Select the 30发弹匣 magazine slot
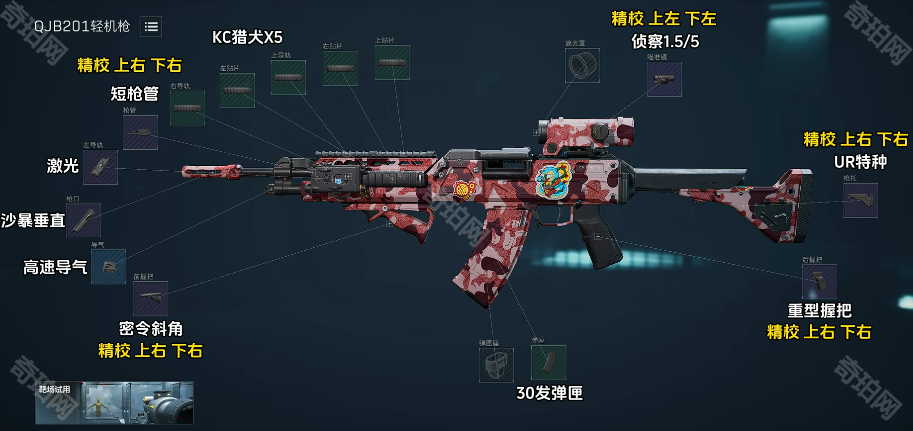 [548, 362]
